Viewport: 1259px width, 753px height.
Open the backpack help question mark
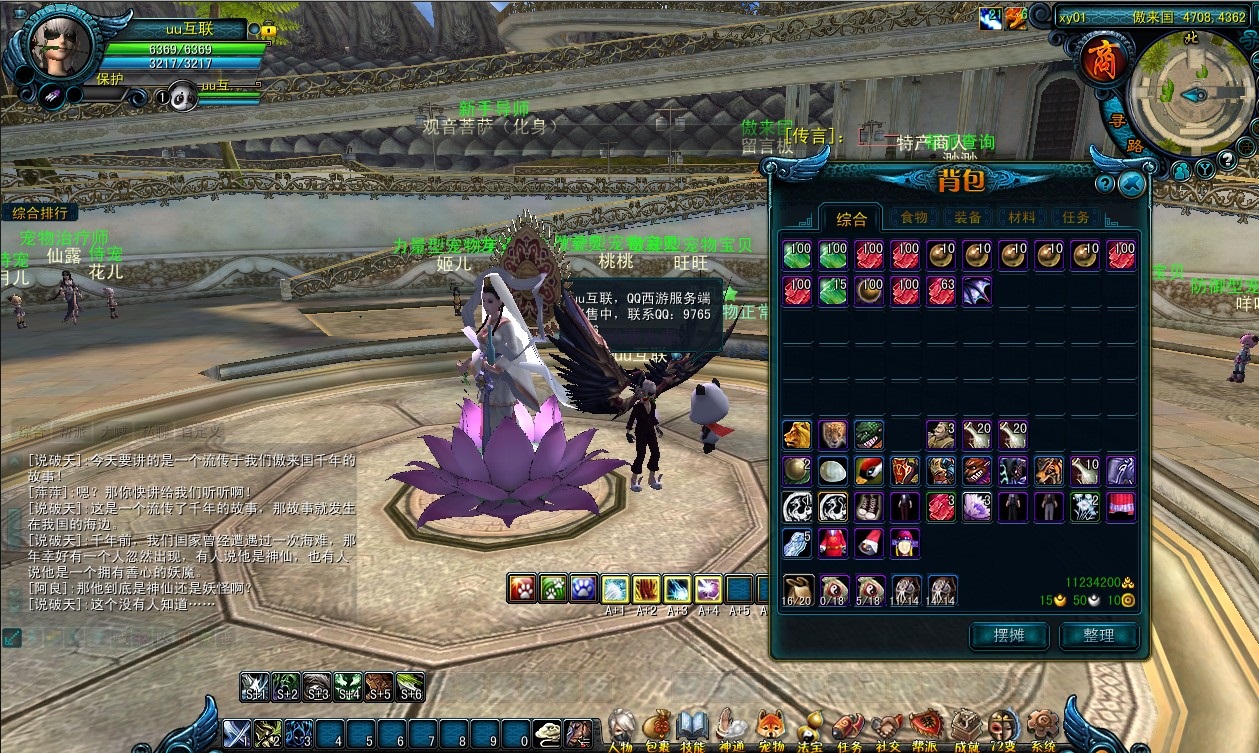[x=1105, y=184]
